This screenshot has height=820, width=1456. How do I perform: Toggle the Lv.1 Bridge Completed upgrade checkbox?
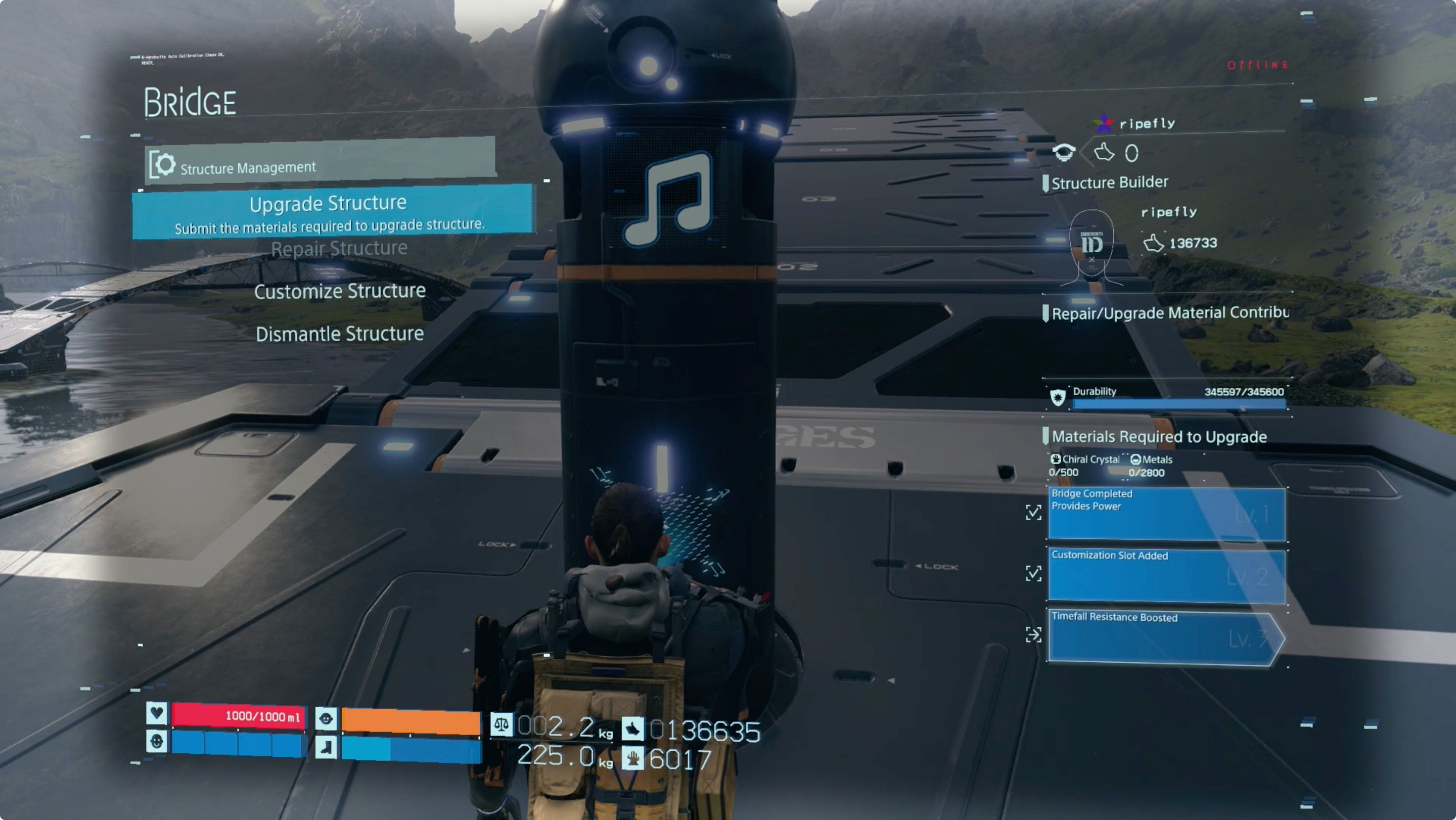point(1034,514)
